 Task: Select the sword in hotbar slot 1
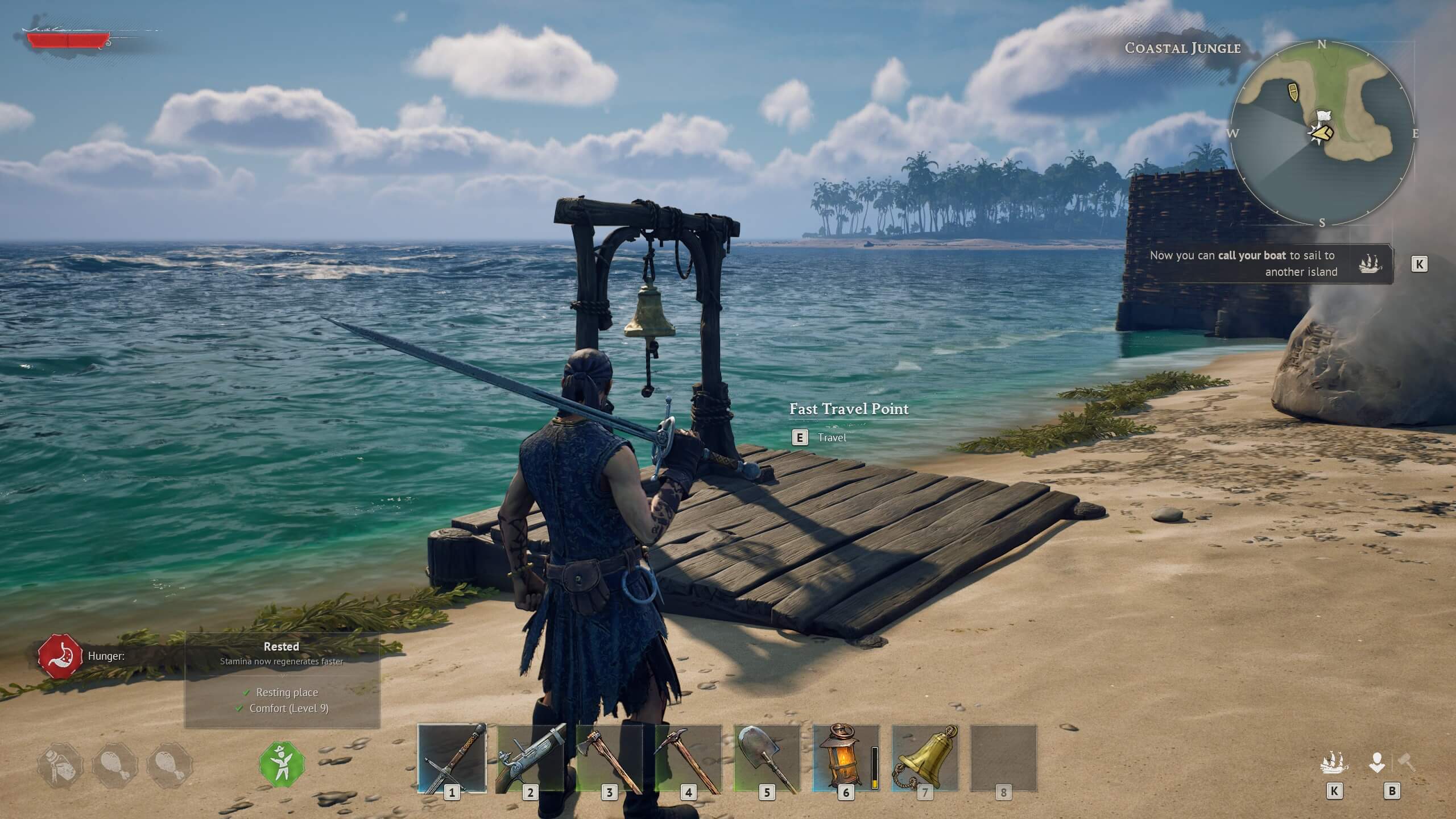pos(452,758)
